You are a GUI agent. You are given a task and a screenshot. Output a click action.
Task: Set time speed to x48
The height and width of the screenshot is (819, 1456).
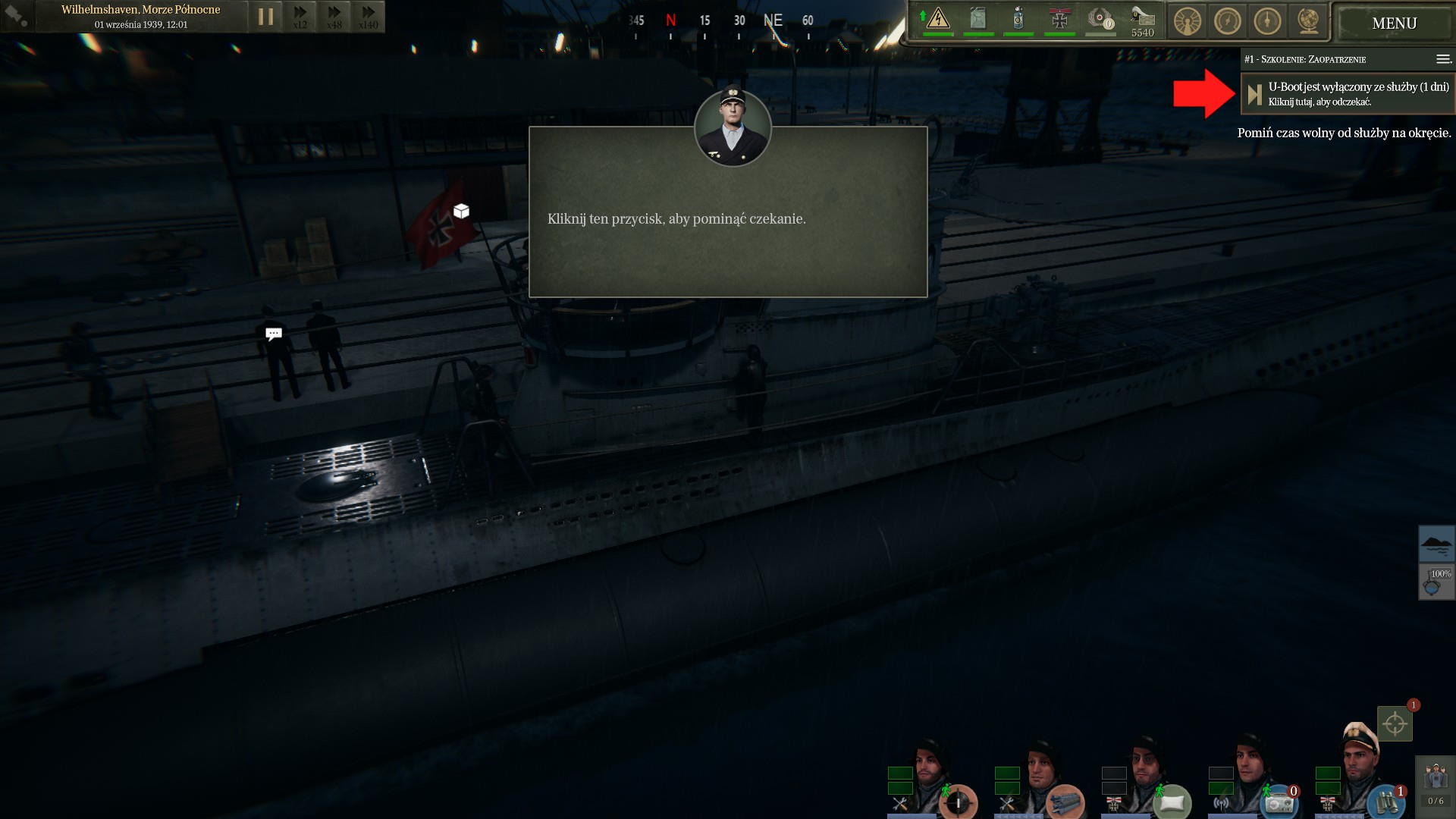tap(334, 17)
